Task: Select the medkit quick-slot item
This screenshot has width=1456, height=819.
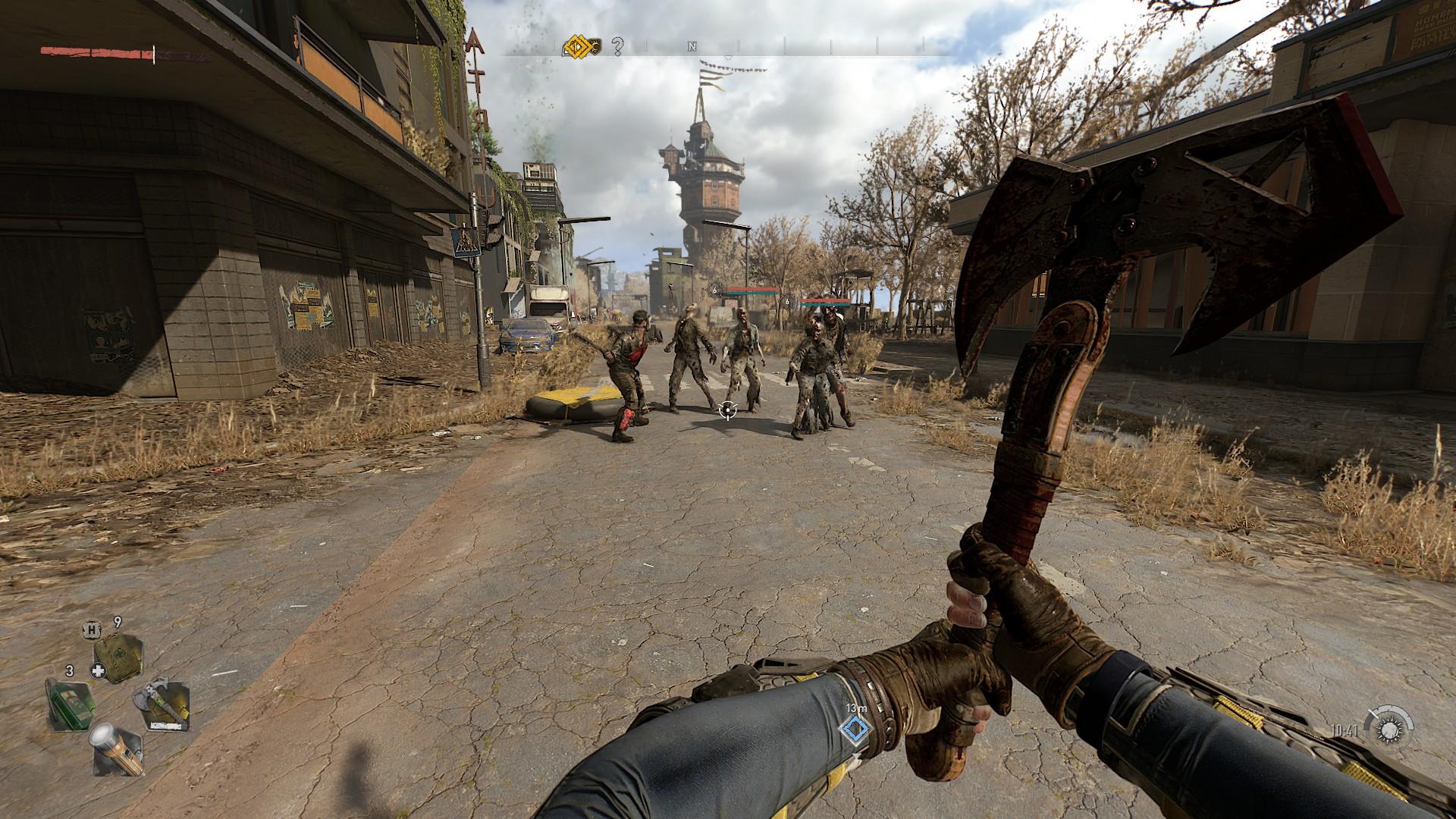Action: [x=118, y=657]
